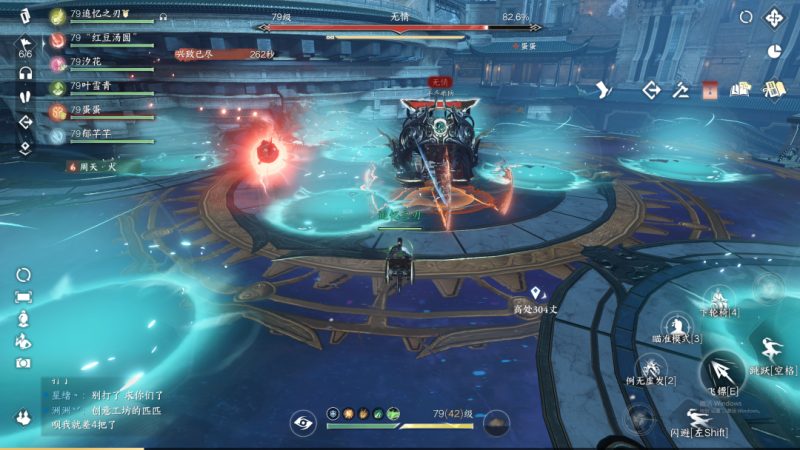This screenshot has height=450, width=800.
Task: Toggle the headphones voice icon
Action: point(26,73)
